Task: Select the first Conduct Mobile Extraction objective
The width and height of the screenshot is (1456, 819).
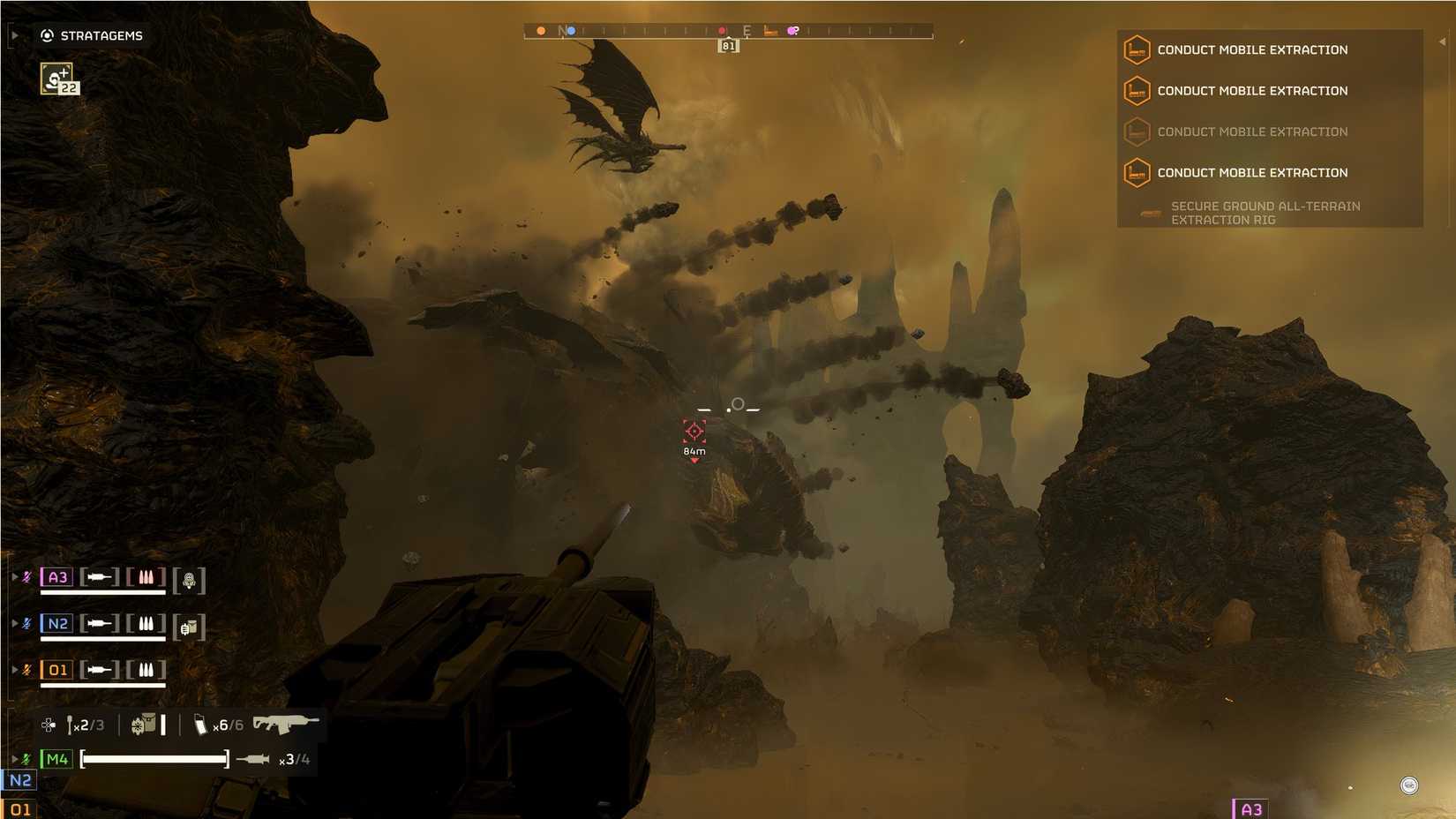Action: coord(1251,49)
